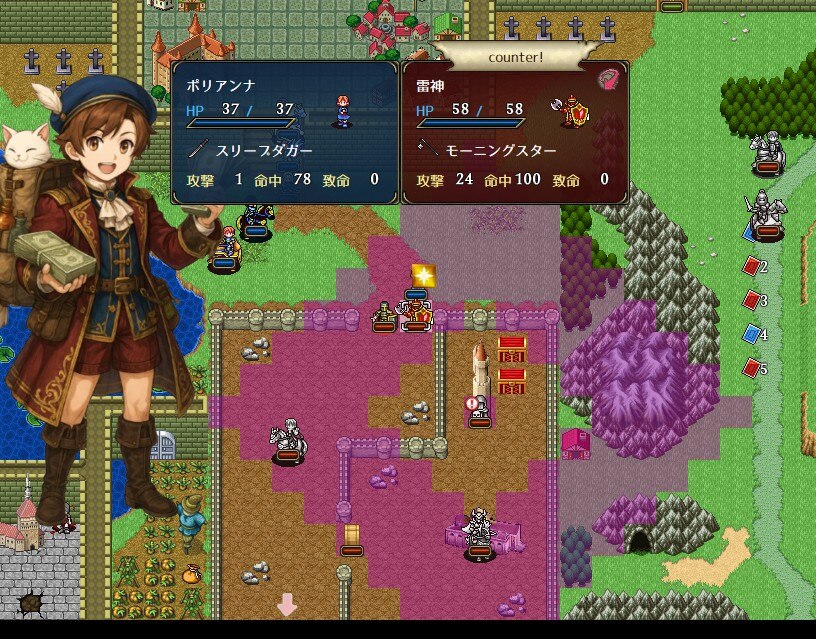The height and width of the screenshot is (639, 816).
Task: Select the red map marker numbered 2
Action: 752,266
